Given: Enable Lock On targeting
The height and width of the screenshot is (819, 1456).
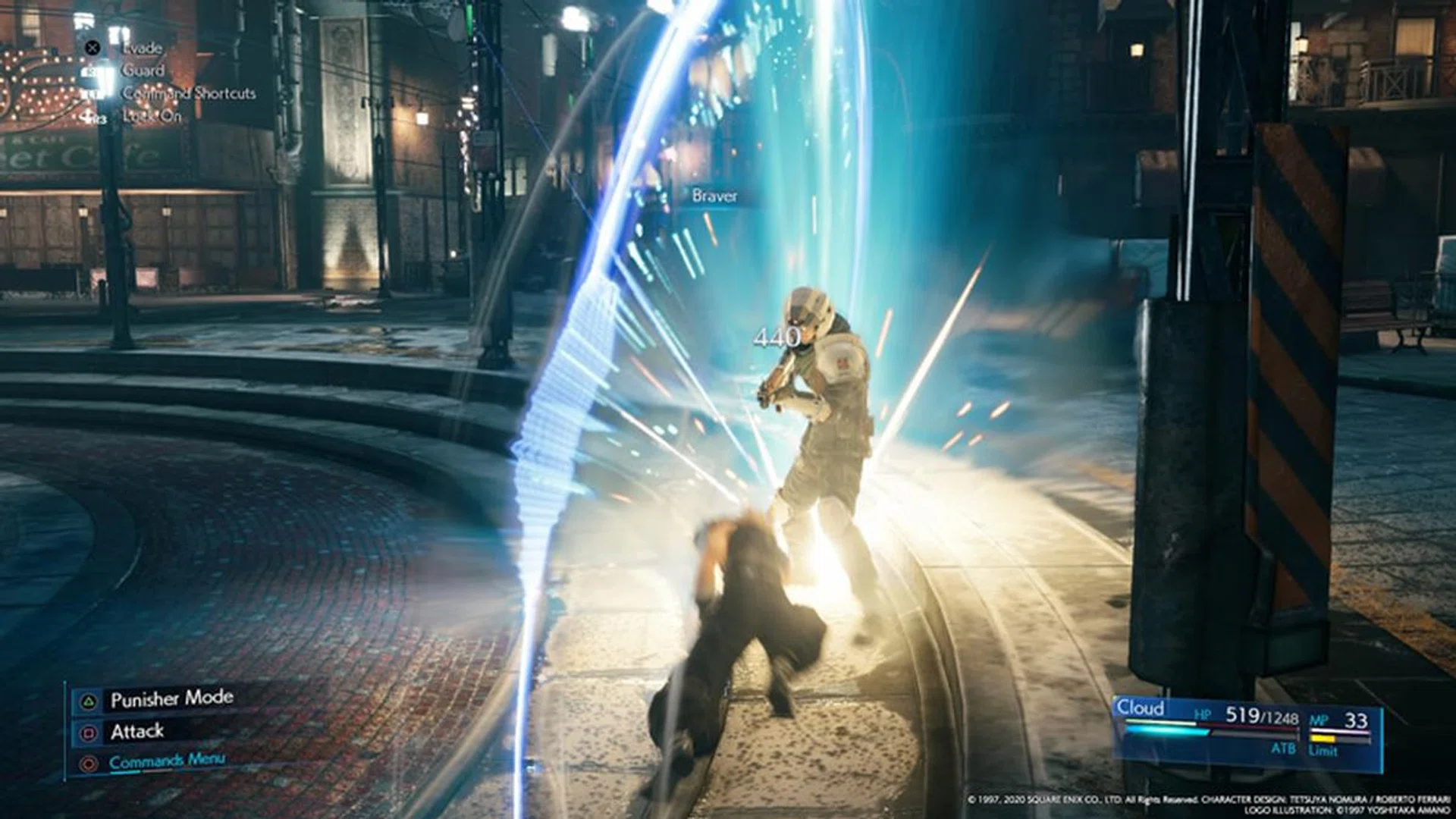Looking at the screenshot, I should [152, 118].
